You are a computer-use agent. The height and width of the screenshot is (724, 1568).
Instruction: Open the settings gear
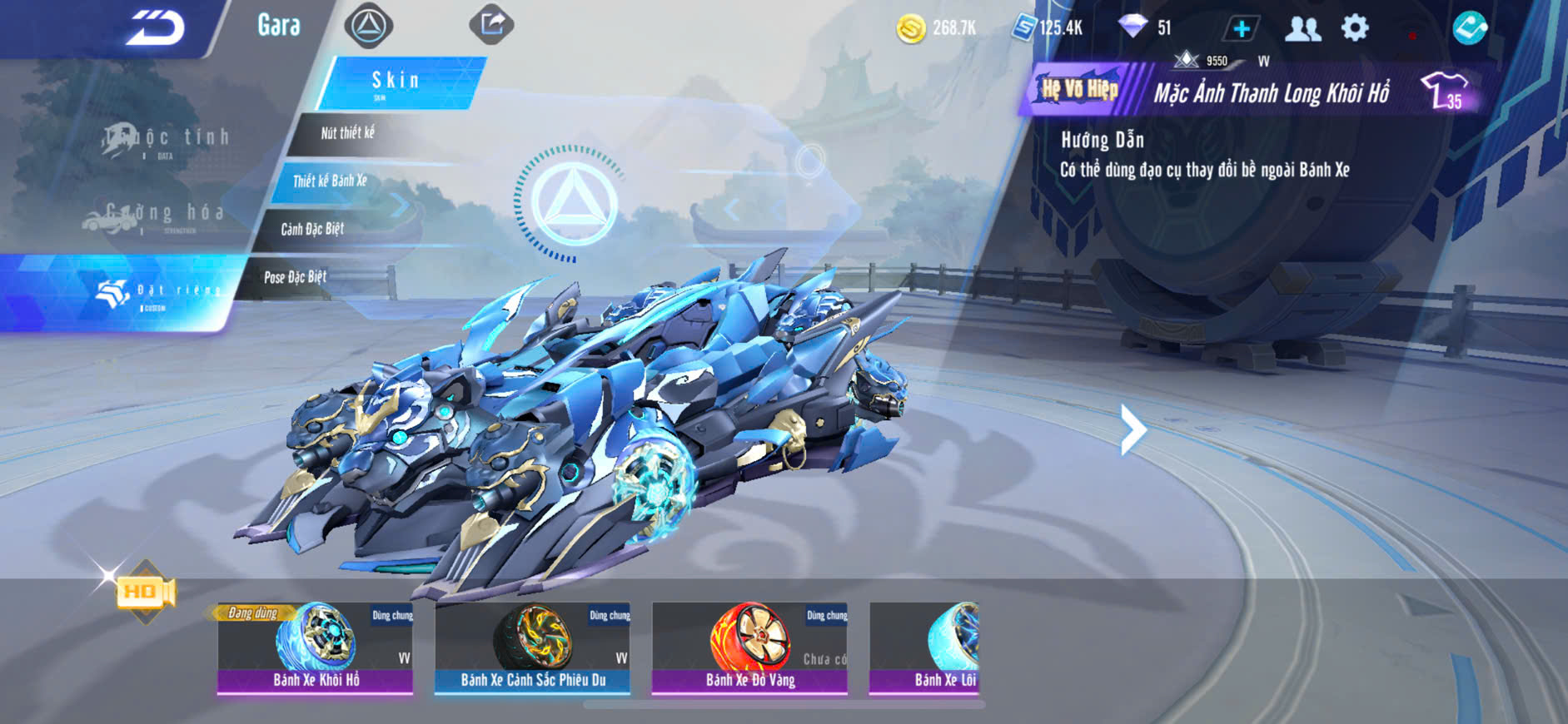point(1355,28)
